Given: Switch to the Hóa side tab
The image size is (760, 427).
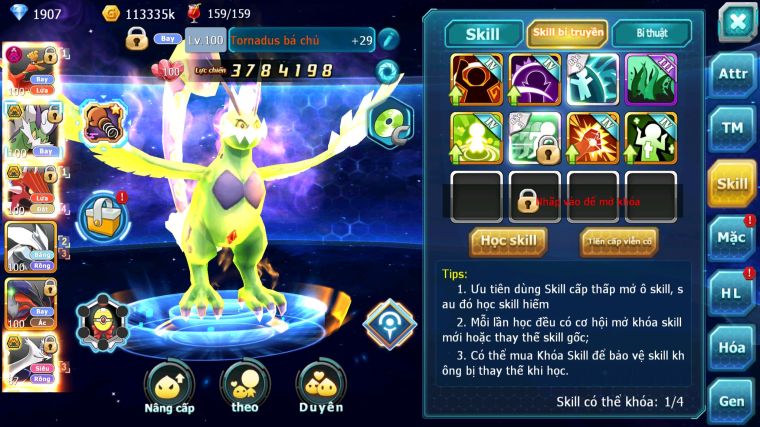Looking at the screenshot, I should pyautogui.click(x=732, y=347).
